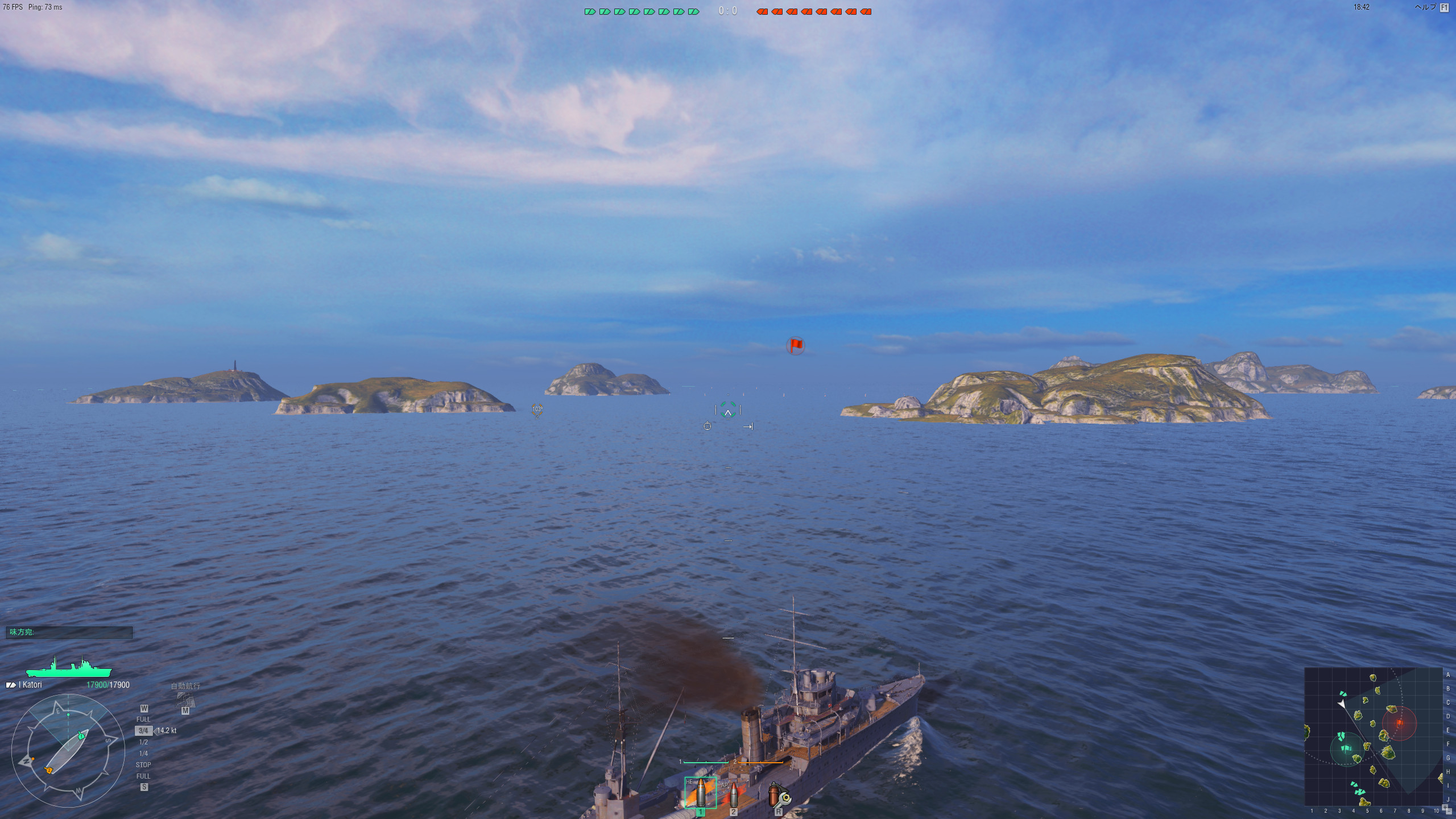Set engine telegraph to 1/2 speed
Screen dimensions: 1456x819
coord(143,742)
